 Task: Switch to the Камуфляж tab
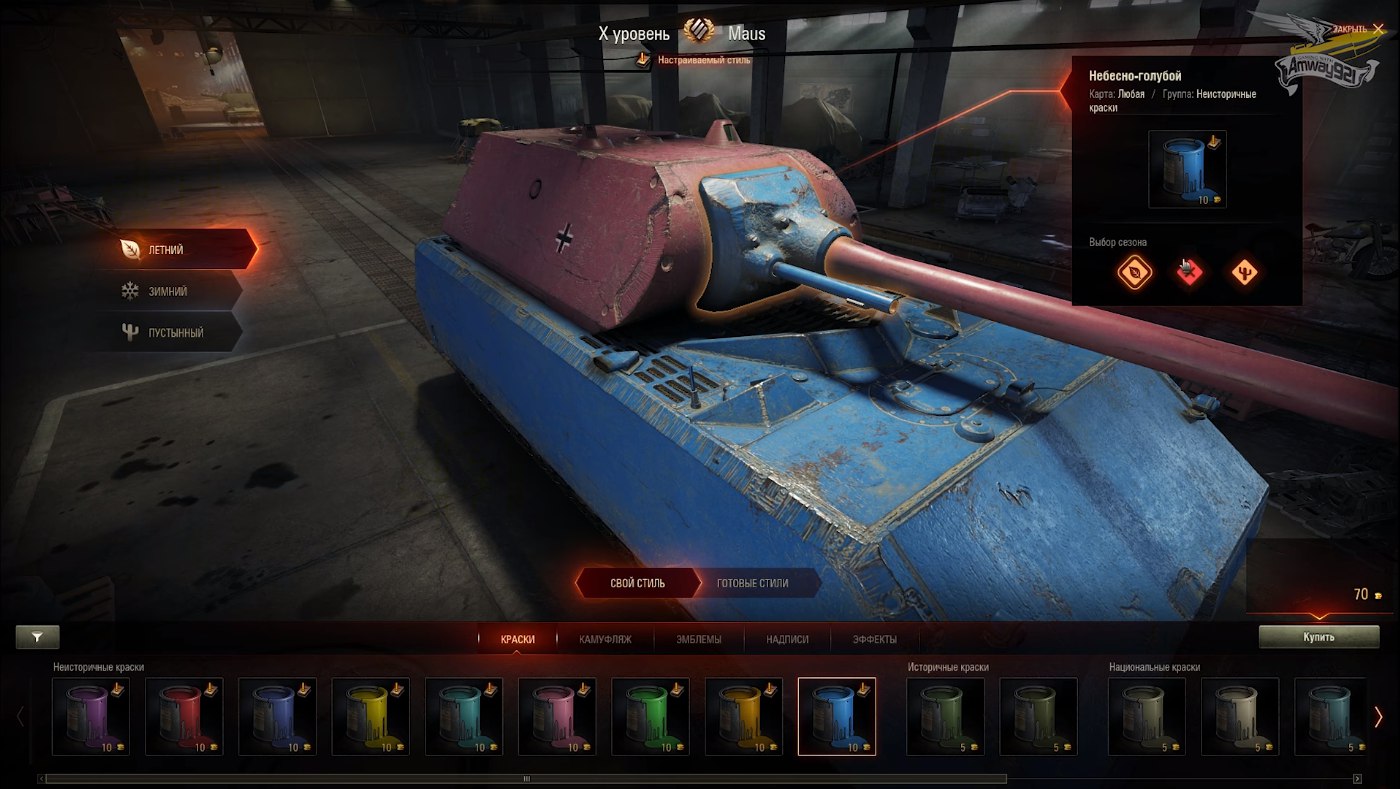(605, 639)
